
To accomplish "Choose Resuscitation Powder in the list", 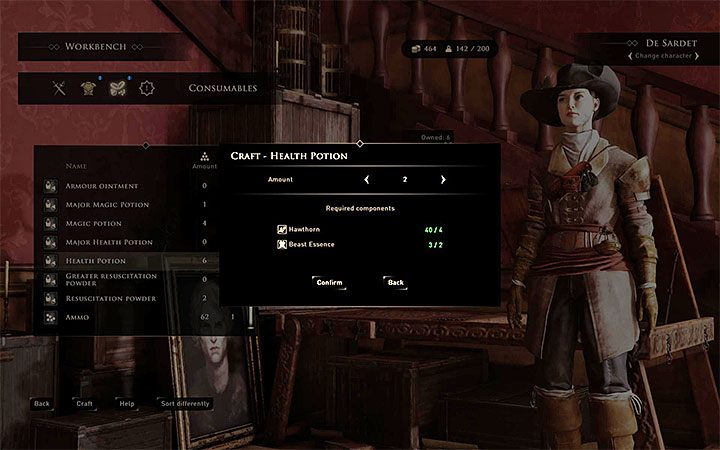I will click(x=110, y=298).
